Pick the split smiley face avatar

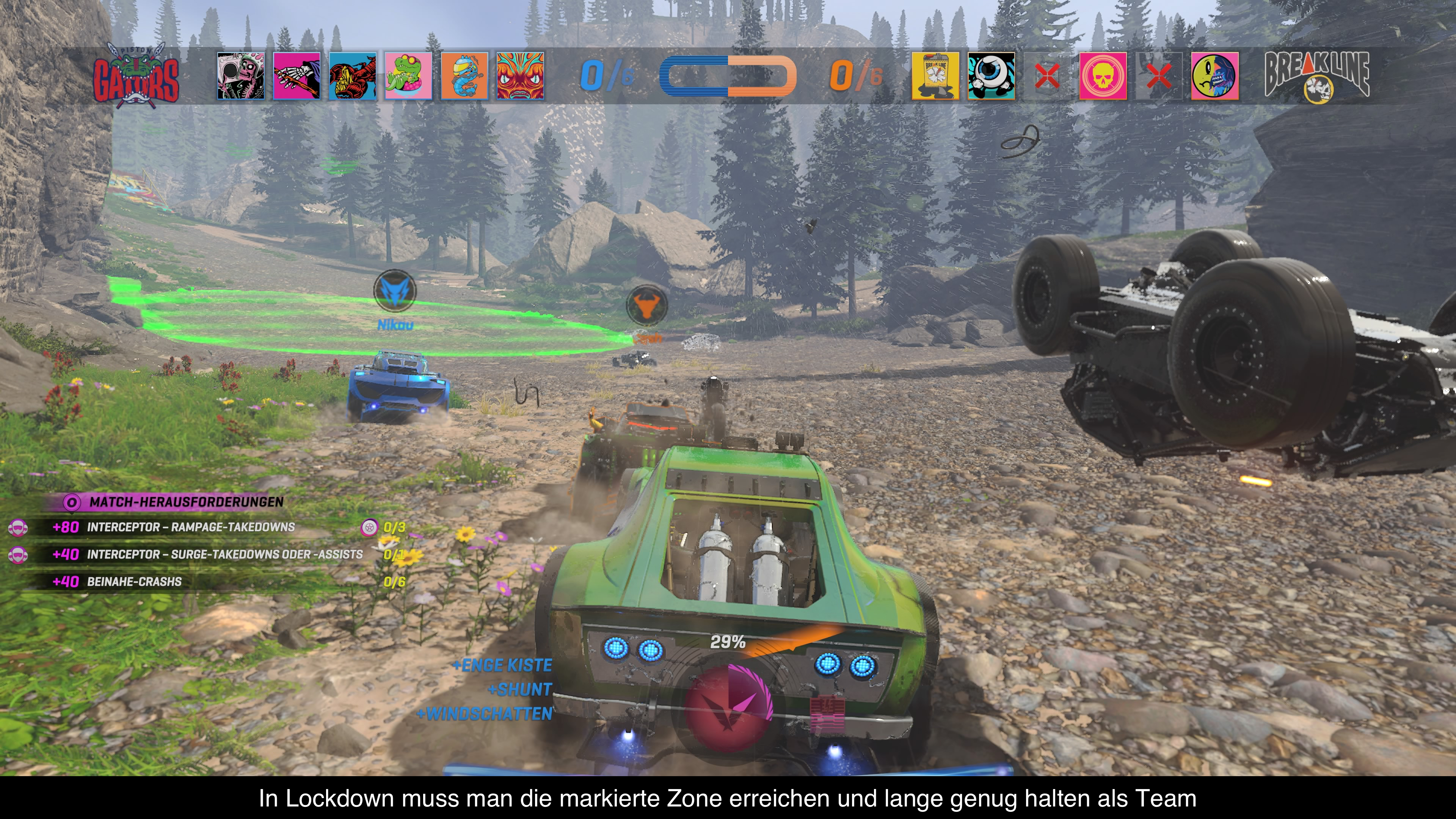coord(1214,76)
